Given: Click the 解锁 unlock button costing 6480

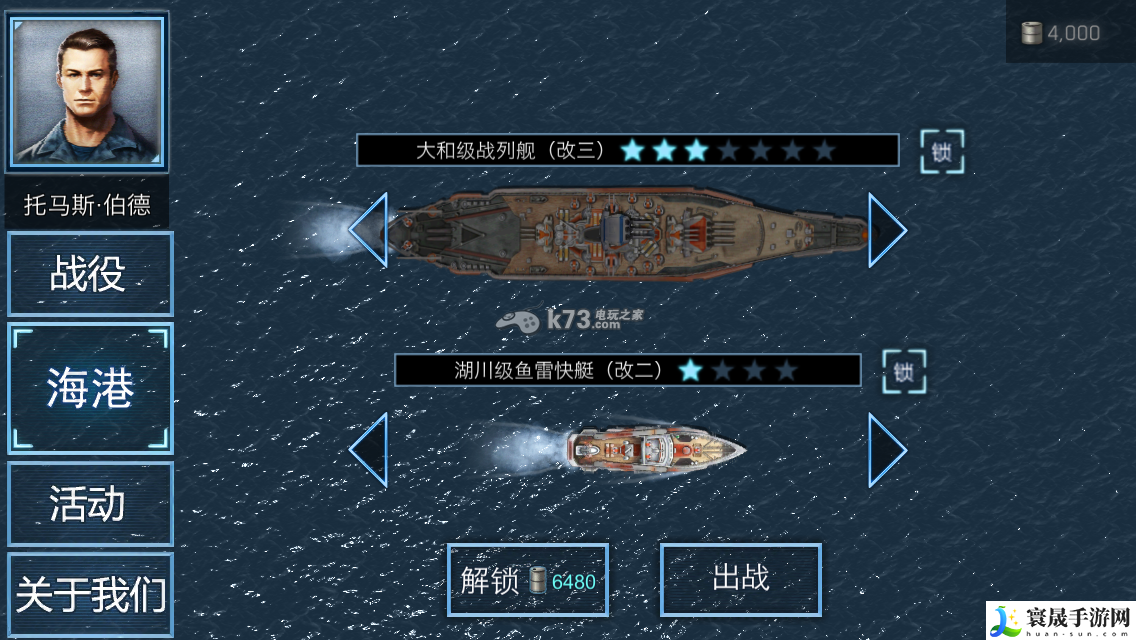Looking at the screenshot, I should click(x=527, y=580).
